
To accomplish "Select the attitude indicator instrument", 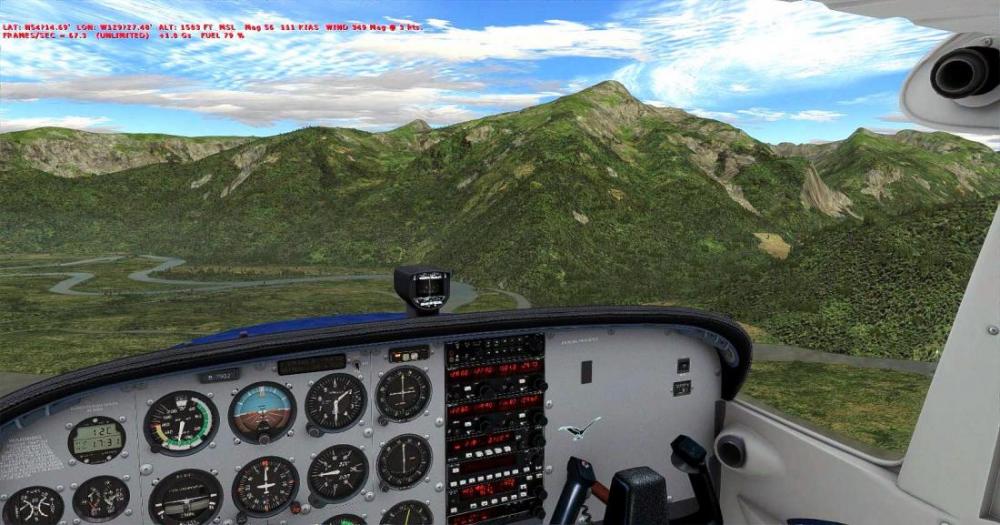I will point(262,411).
